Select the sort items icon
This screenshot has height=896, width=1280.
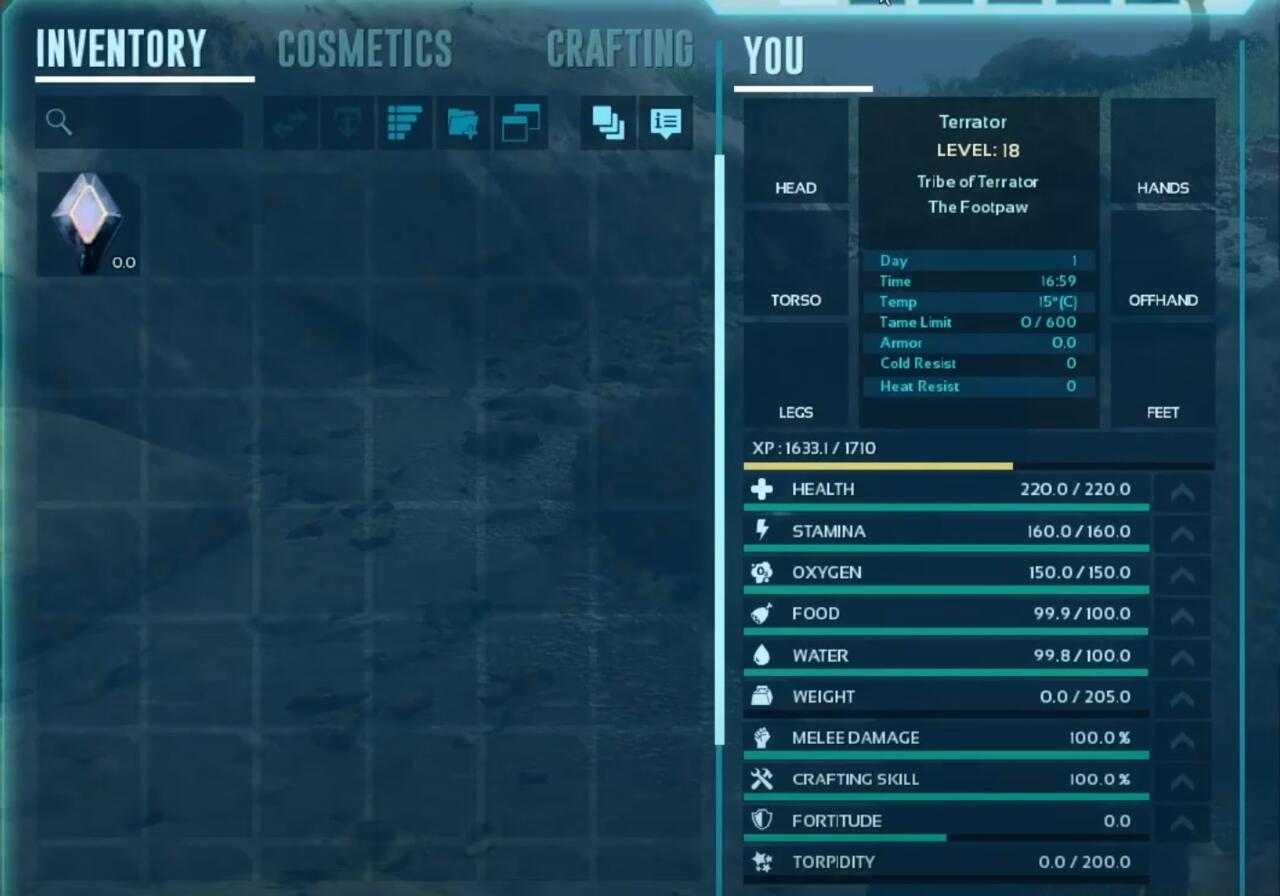(404, 122)
